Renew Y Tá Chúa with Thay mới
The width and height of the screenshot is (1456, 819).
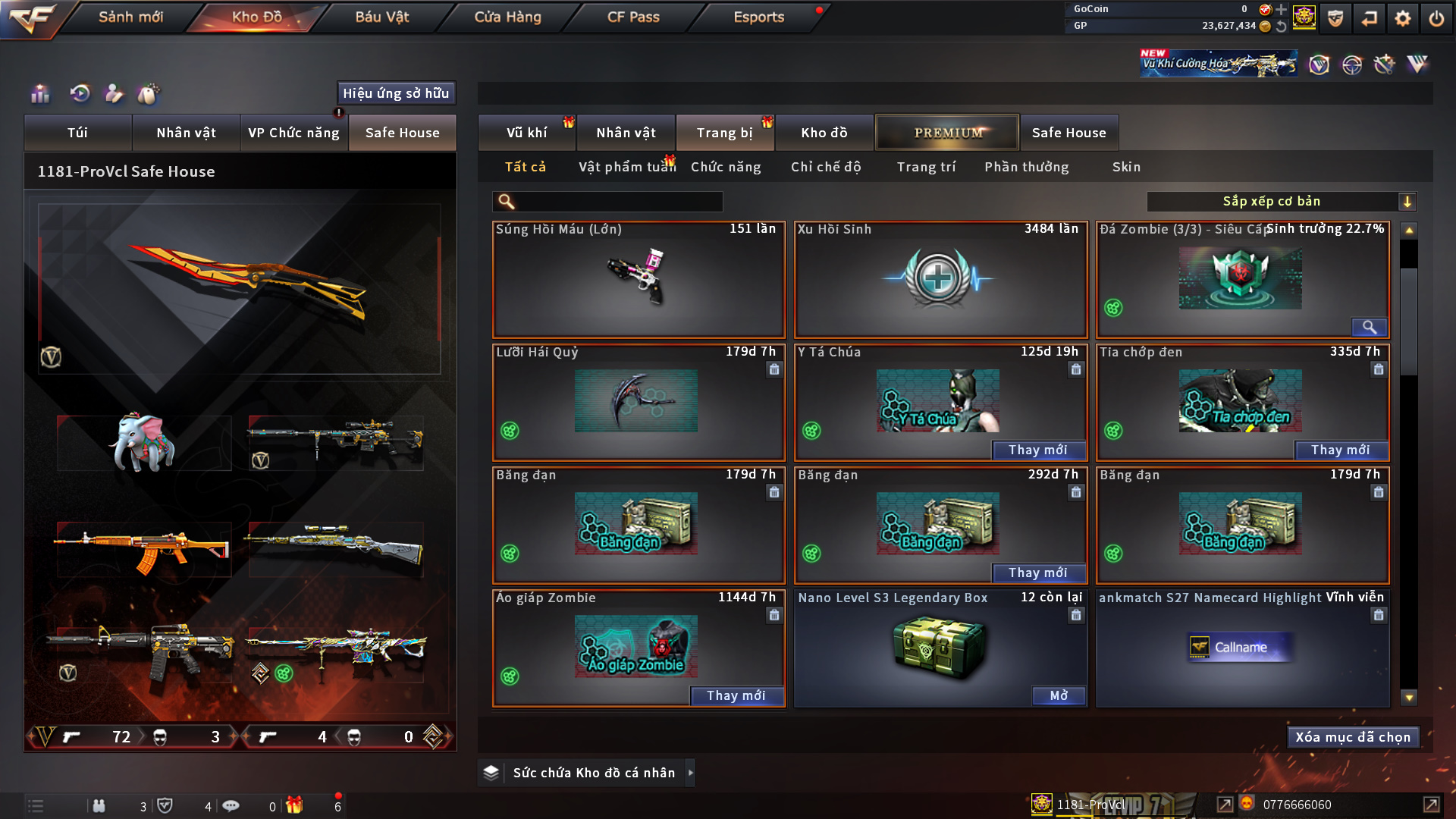(1037, 450)
